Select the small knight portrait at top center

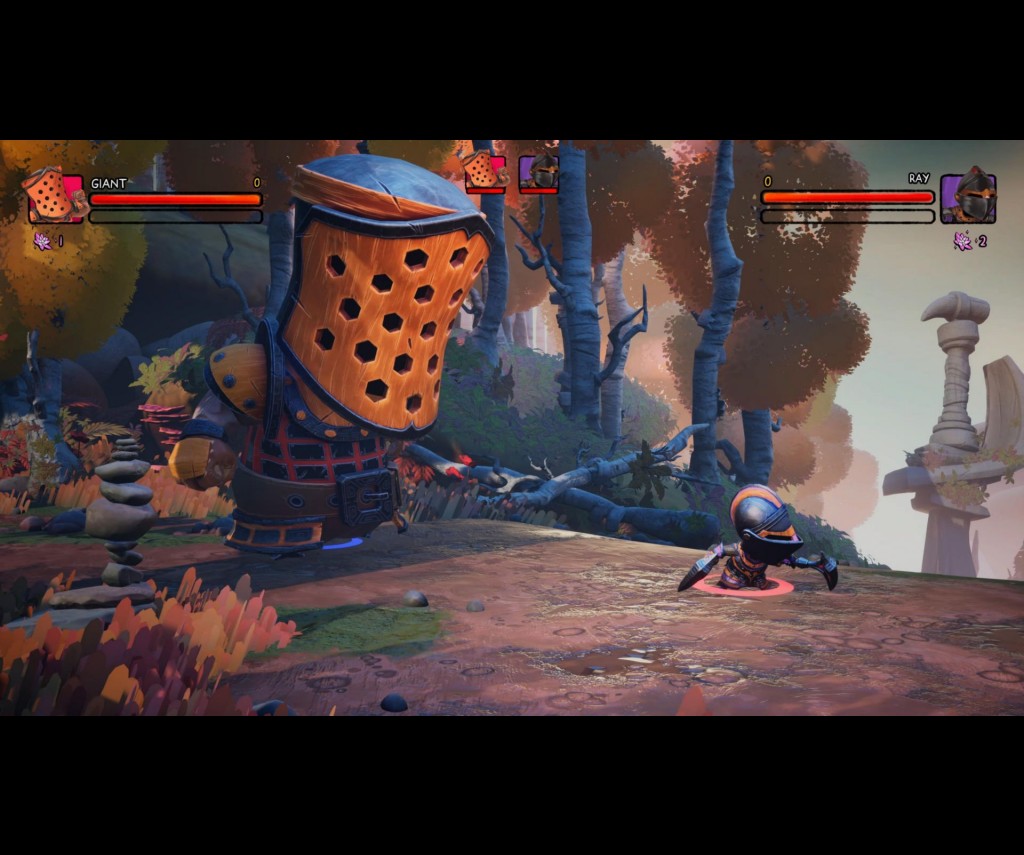[539, 173]
